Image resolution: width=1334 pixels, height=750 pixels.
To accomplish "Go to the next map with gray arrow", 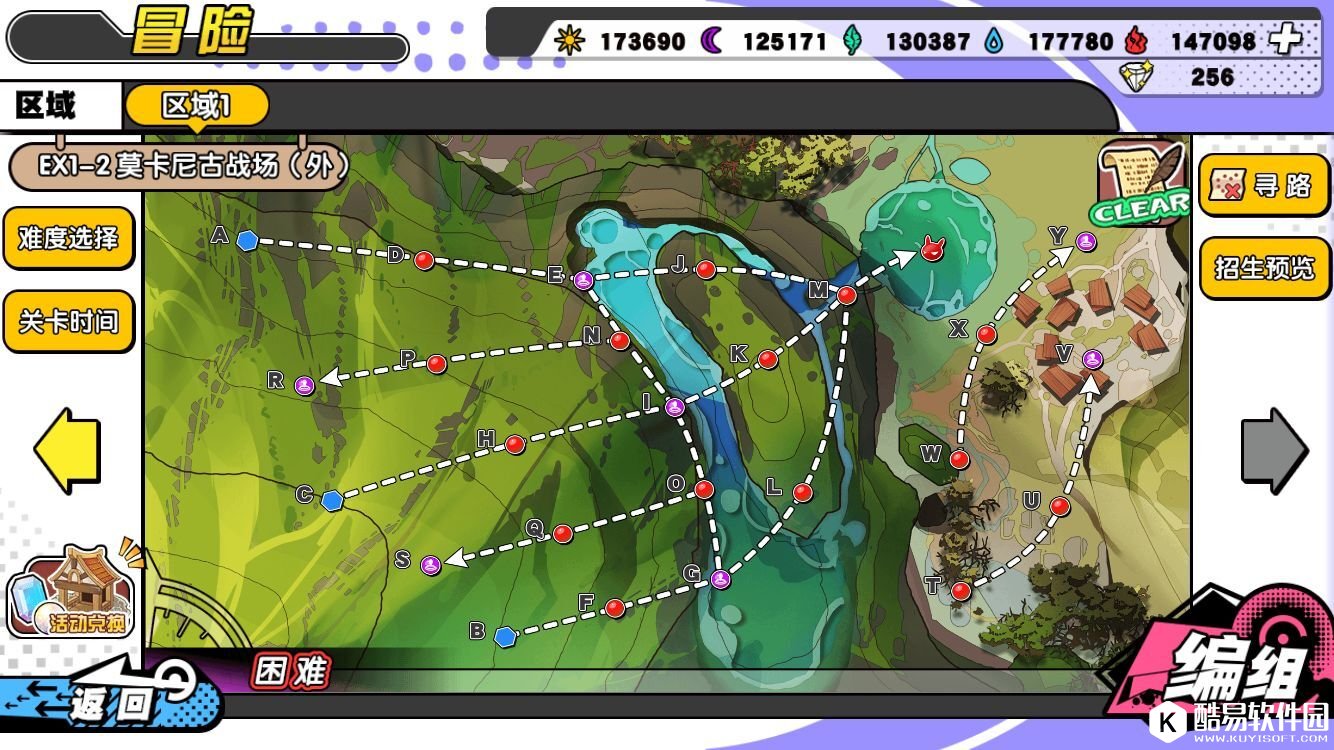I will coord(1274,450).
